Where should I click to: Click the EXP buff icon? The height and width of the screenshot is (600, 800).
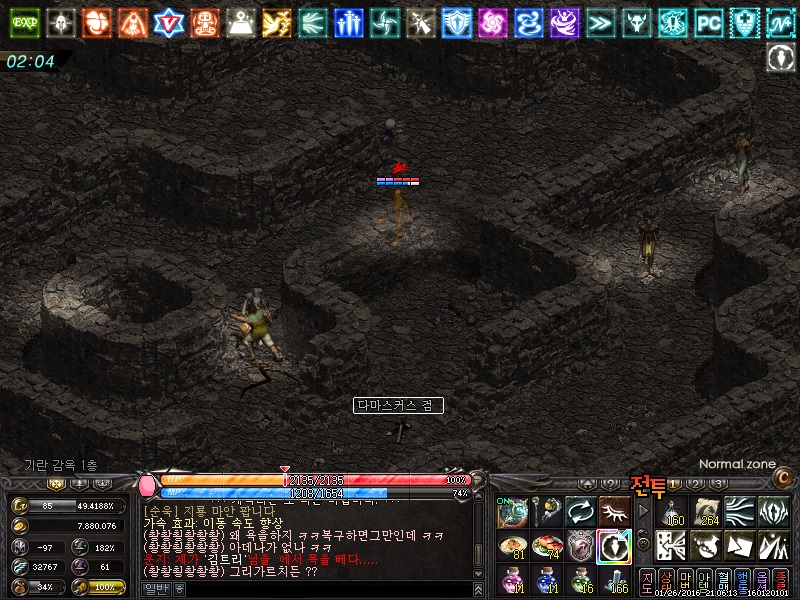25,19
